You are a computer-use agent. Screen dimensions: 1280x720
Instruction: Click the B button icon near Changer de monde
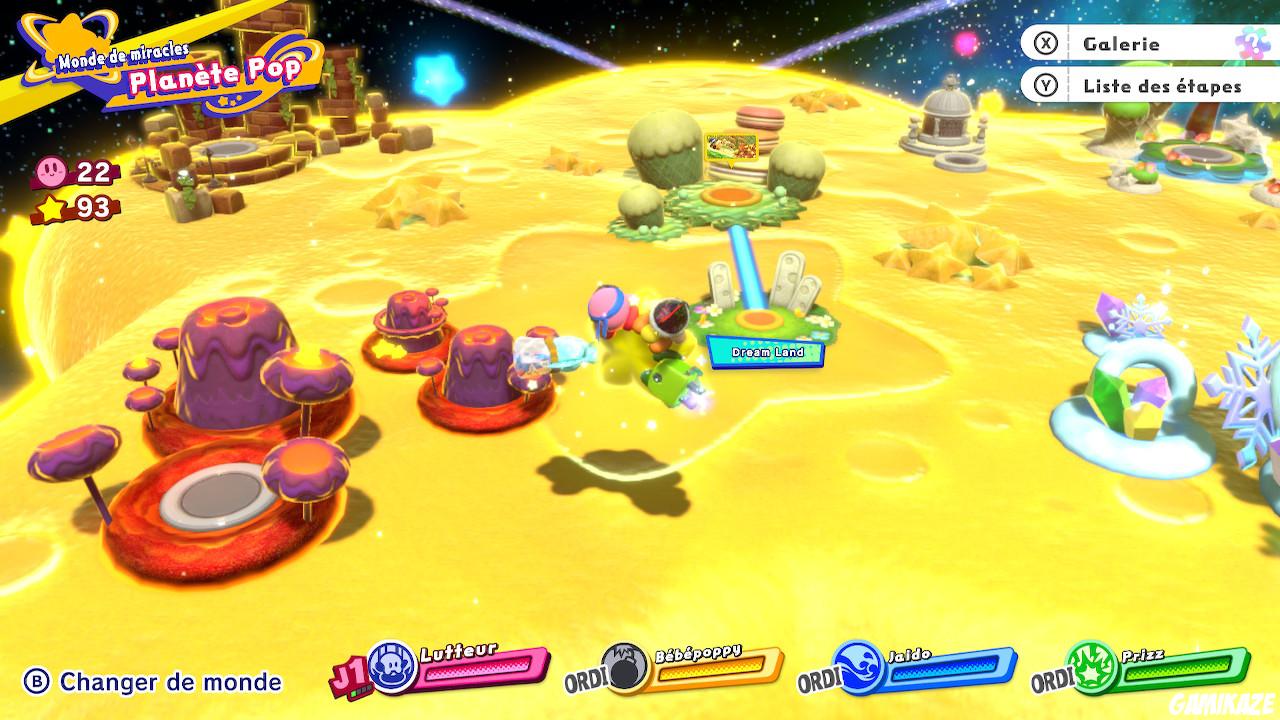[36, 678]
